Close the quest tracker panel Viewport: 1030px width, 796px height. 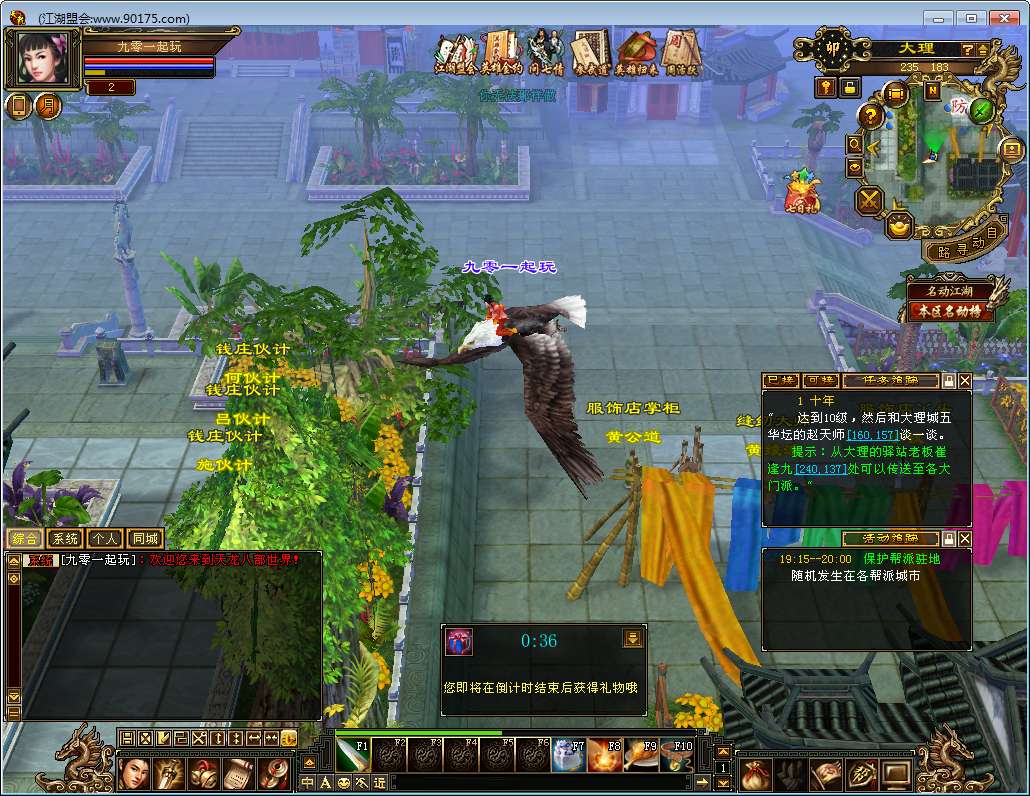point(965,381)
